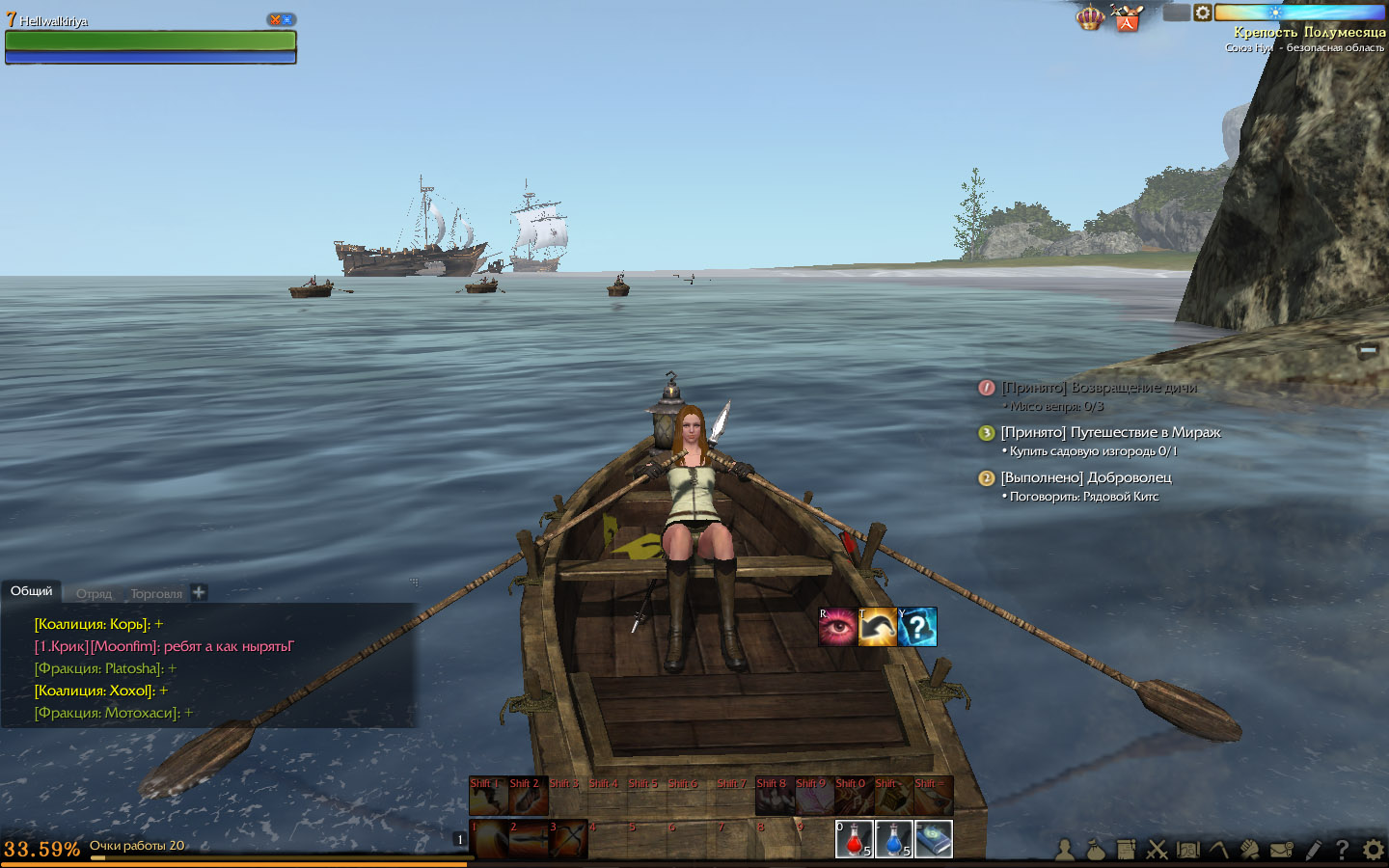Open the character sheet icon
The width and height of the screenshot is (1389, 868).
(x=1065, y=850)
